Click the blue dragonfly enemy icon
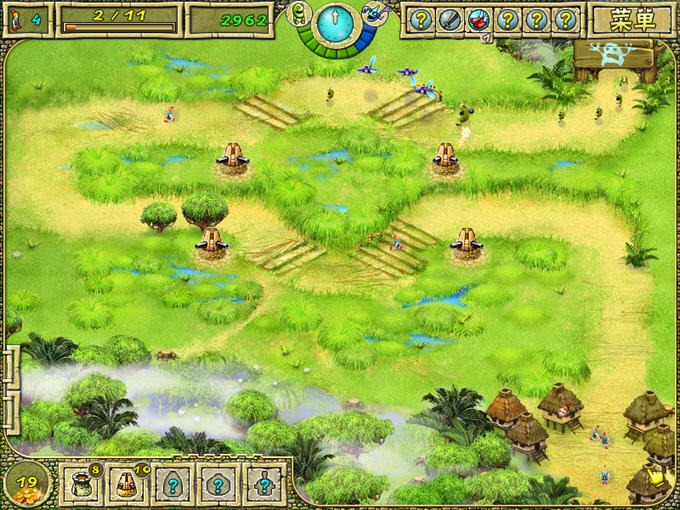The image size is (680, 510). coord(371,12)
